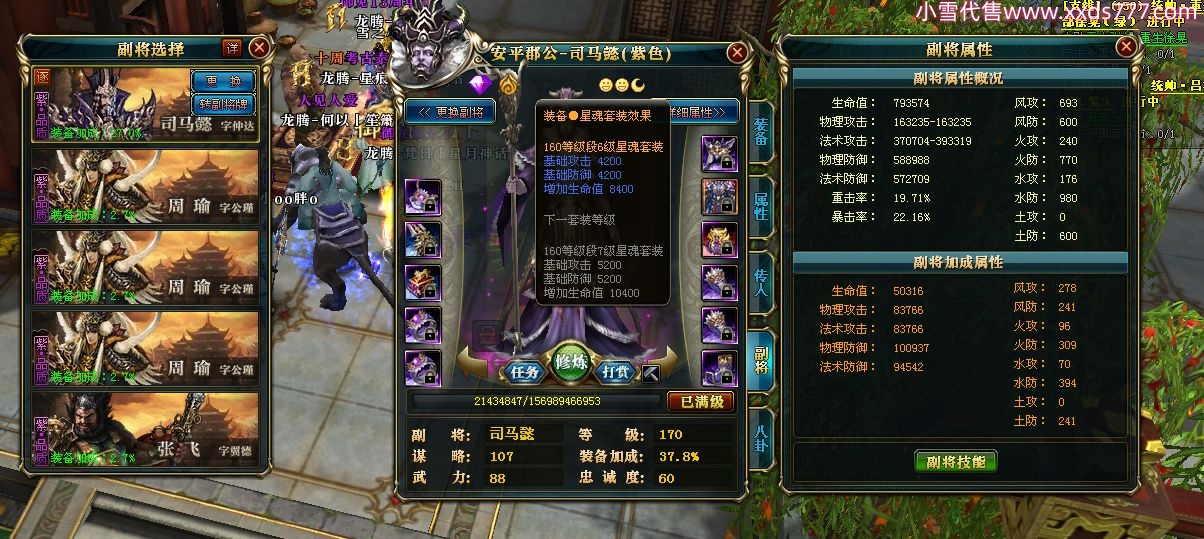1204x539 pixels.
Task: Open 副将技能 general skills
Action: coord(956,461)
